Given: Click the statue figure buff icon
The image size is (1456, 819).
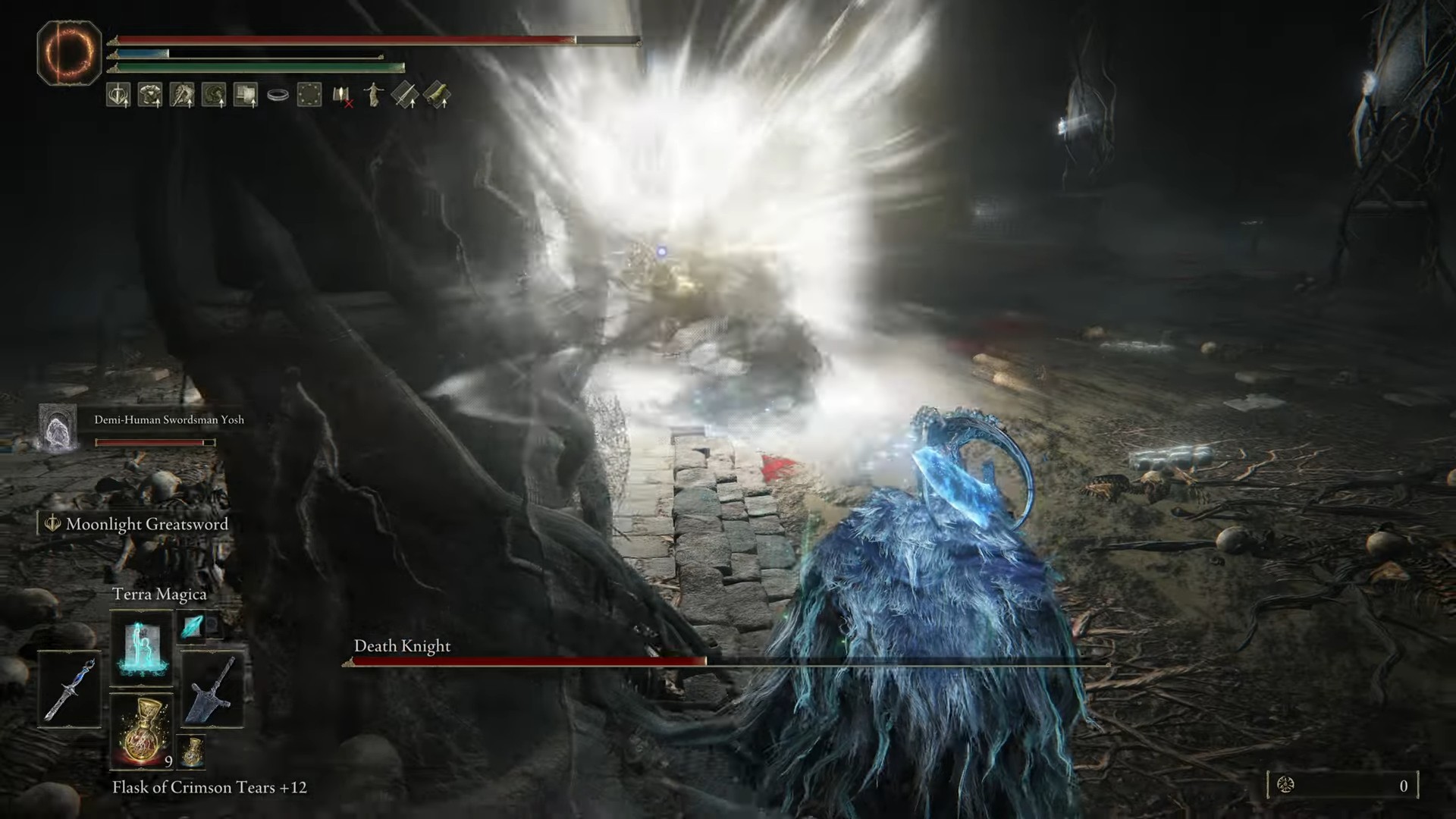Looking at the screenshot, I should pyautogui.click(x=373, y=94).
